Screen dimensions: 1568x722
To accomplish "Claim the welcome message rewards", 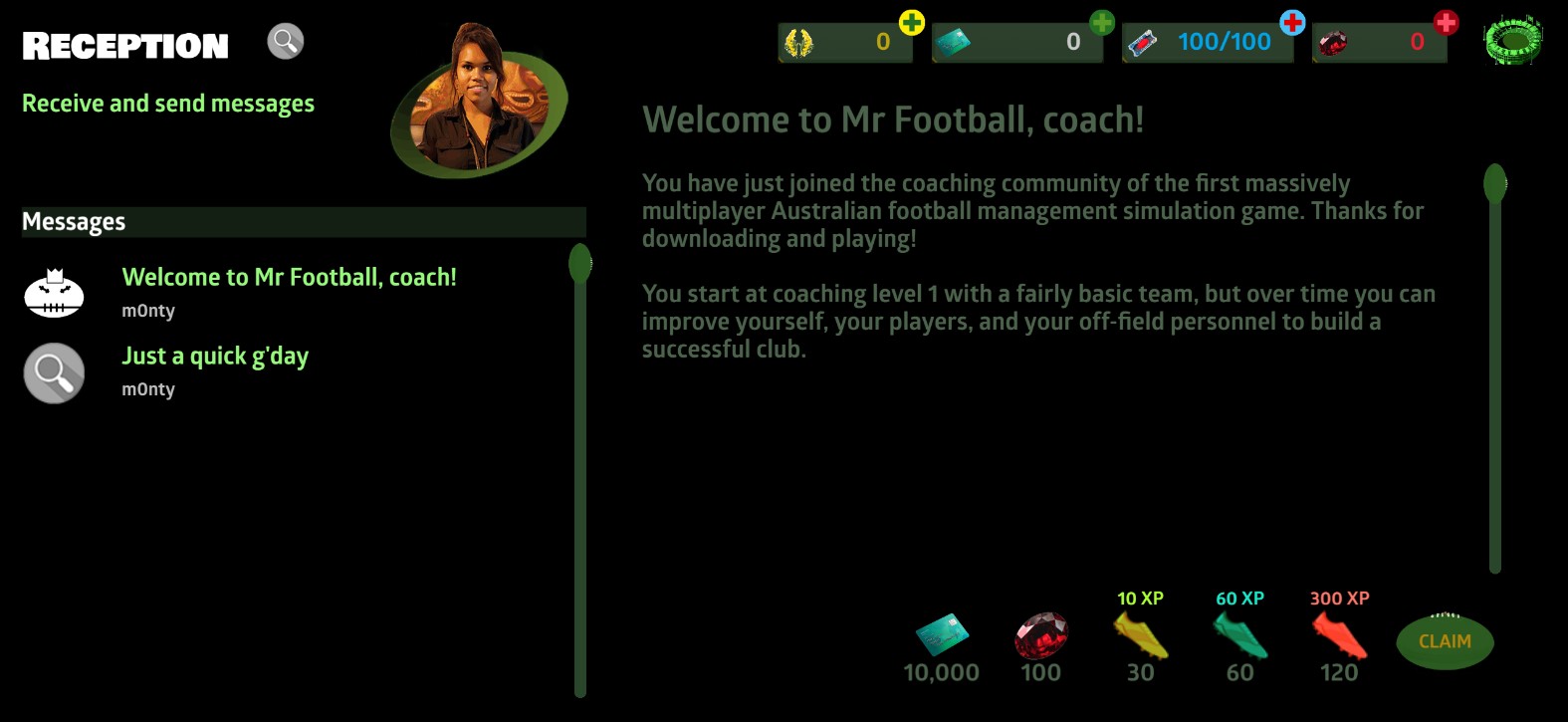I will [1445, 642].
